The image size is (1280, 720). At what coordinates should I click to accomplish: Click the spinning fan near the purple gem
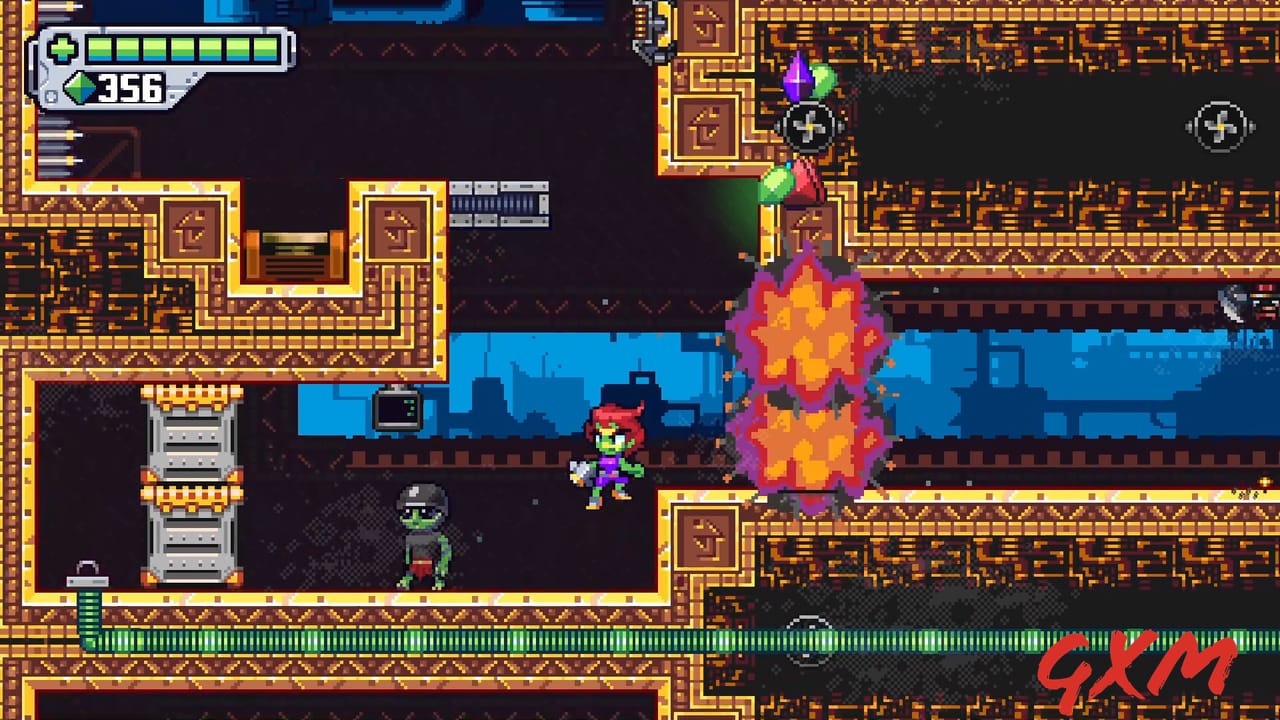(x=808, y=126)
